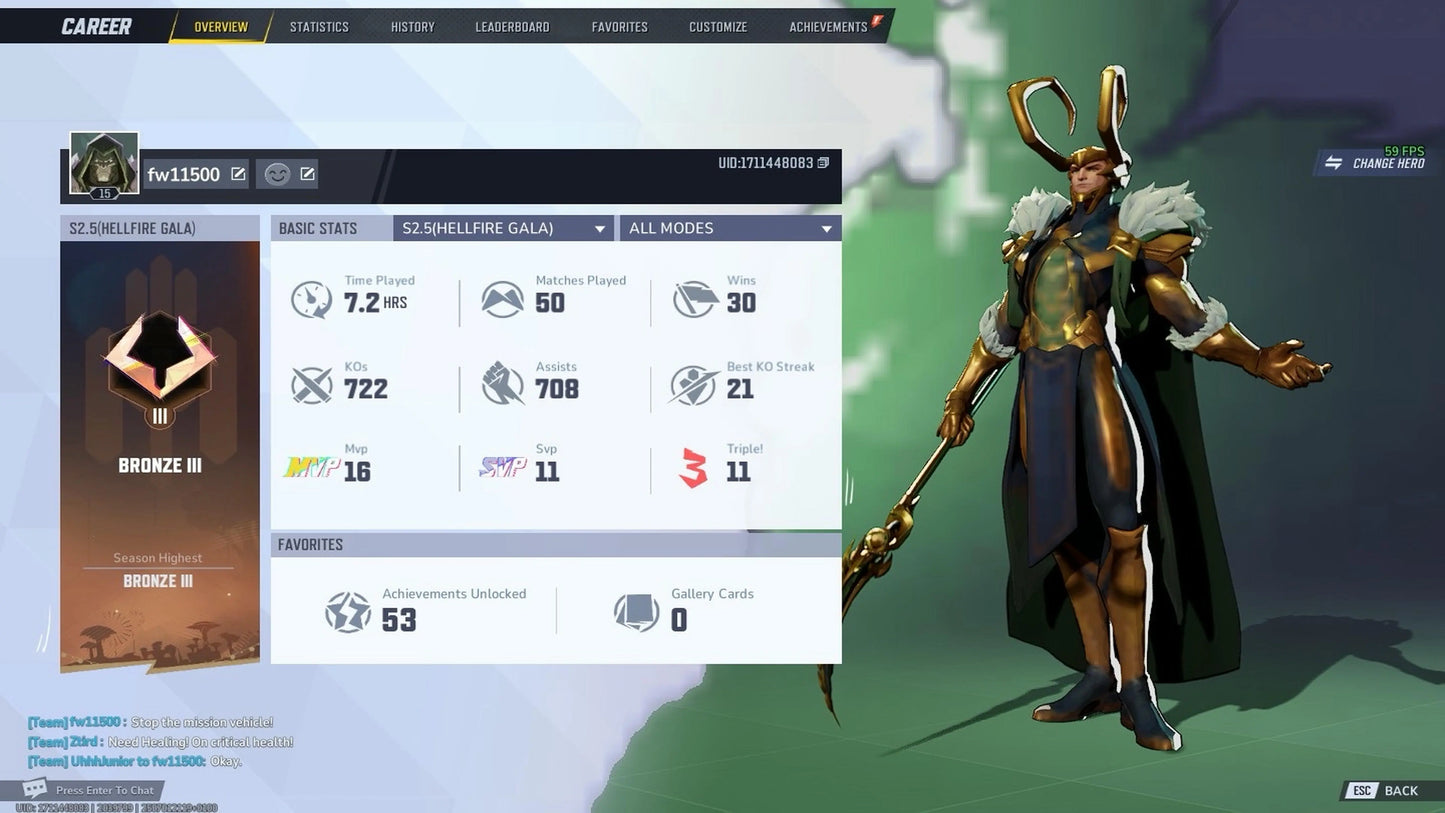The width and height of the screenshot is (1445, 813).
Task: Click the SVP stat icon
Action: (501, 466)
